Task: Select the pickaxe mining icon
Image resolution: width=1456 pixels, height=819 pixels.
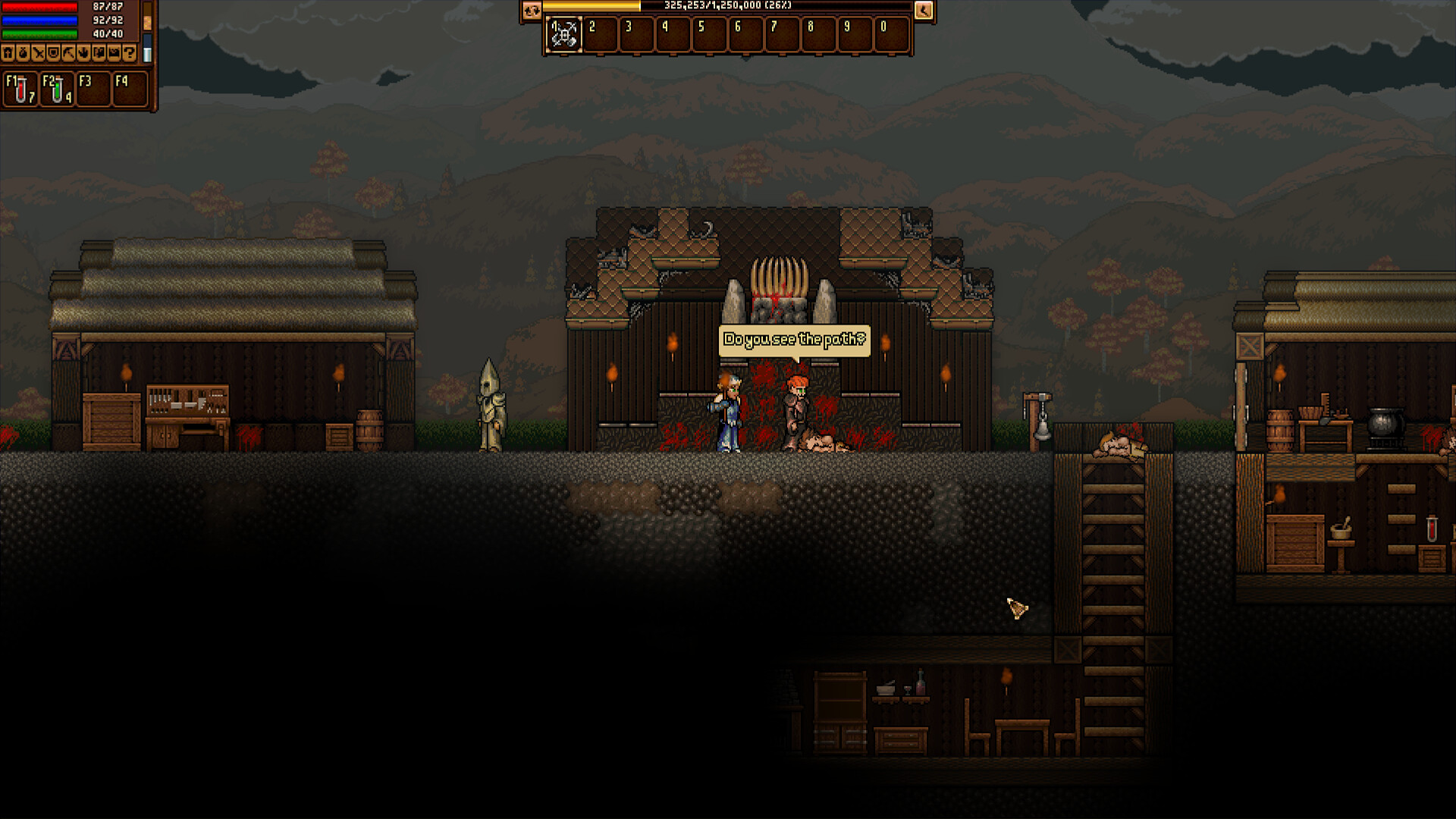Action: (x=68, y=53)
